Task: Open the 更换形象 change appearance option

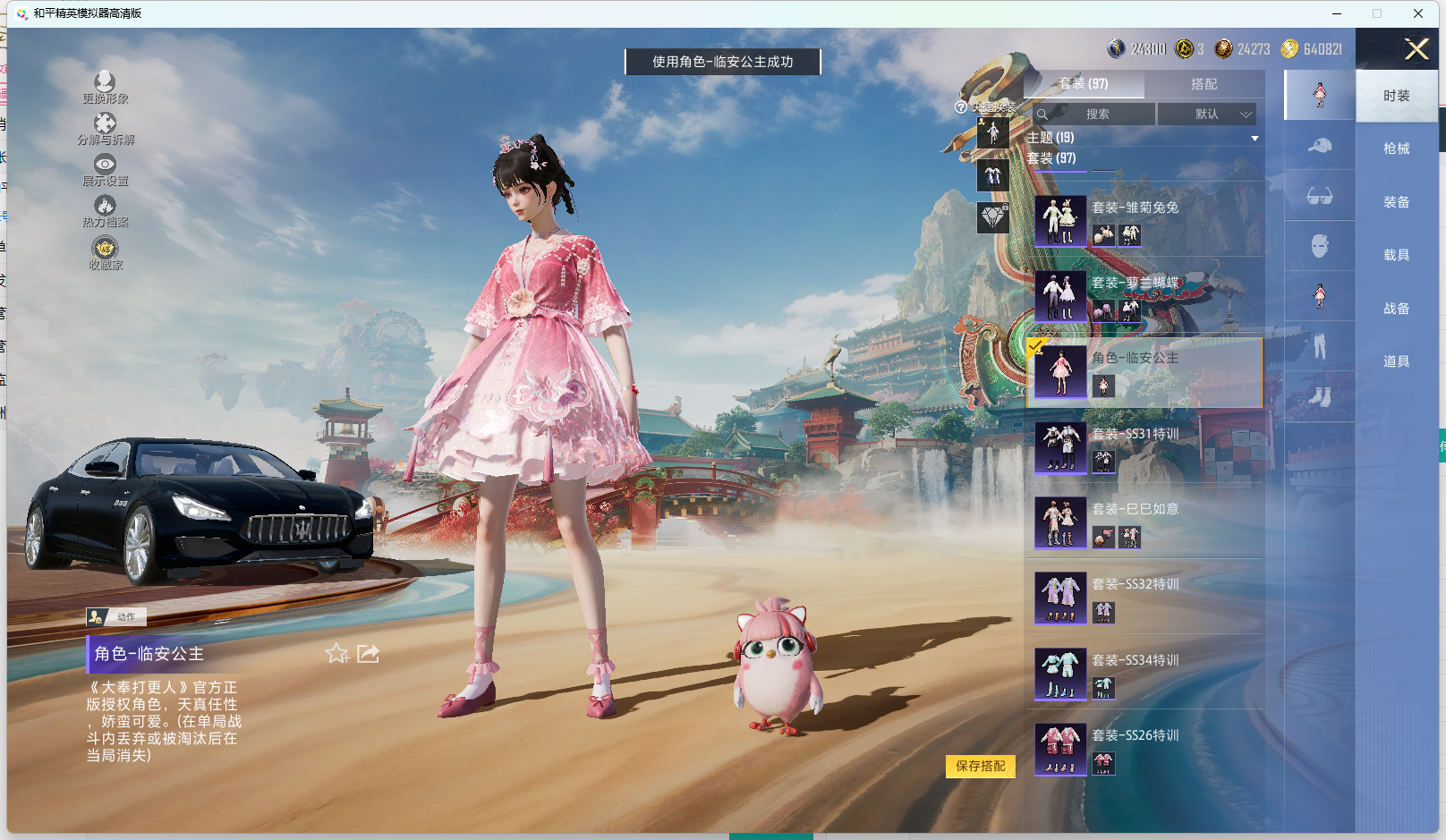Action: pyautogui.click(x=105, y=87)
